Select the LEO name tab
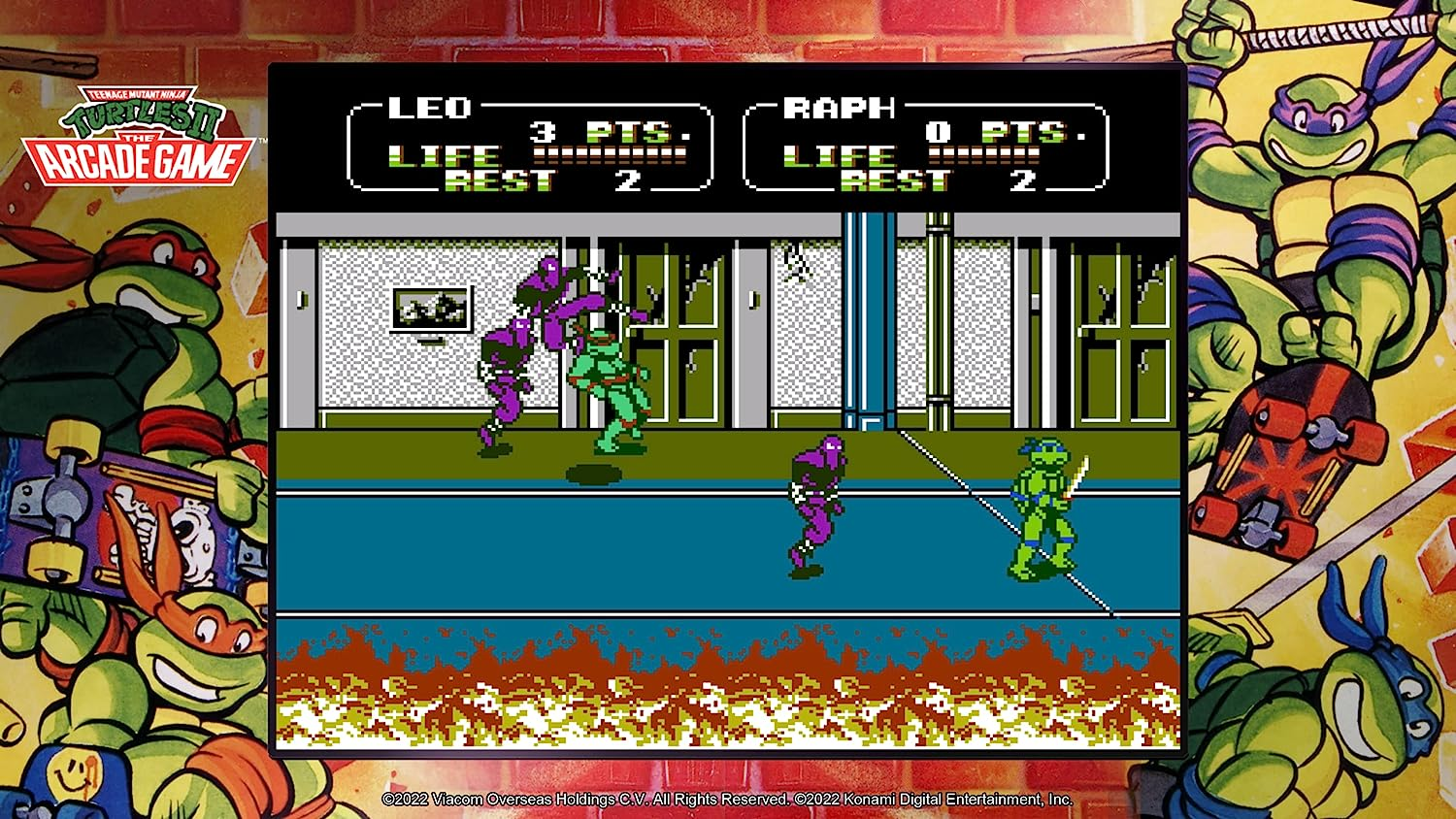This screenshot has height=819, width=1456. click(x=431, y=107)
